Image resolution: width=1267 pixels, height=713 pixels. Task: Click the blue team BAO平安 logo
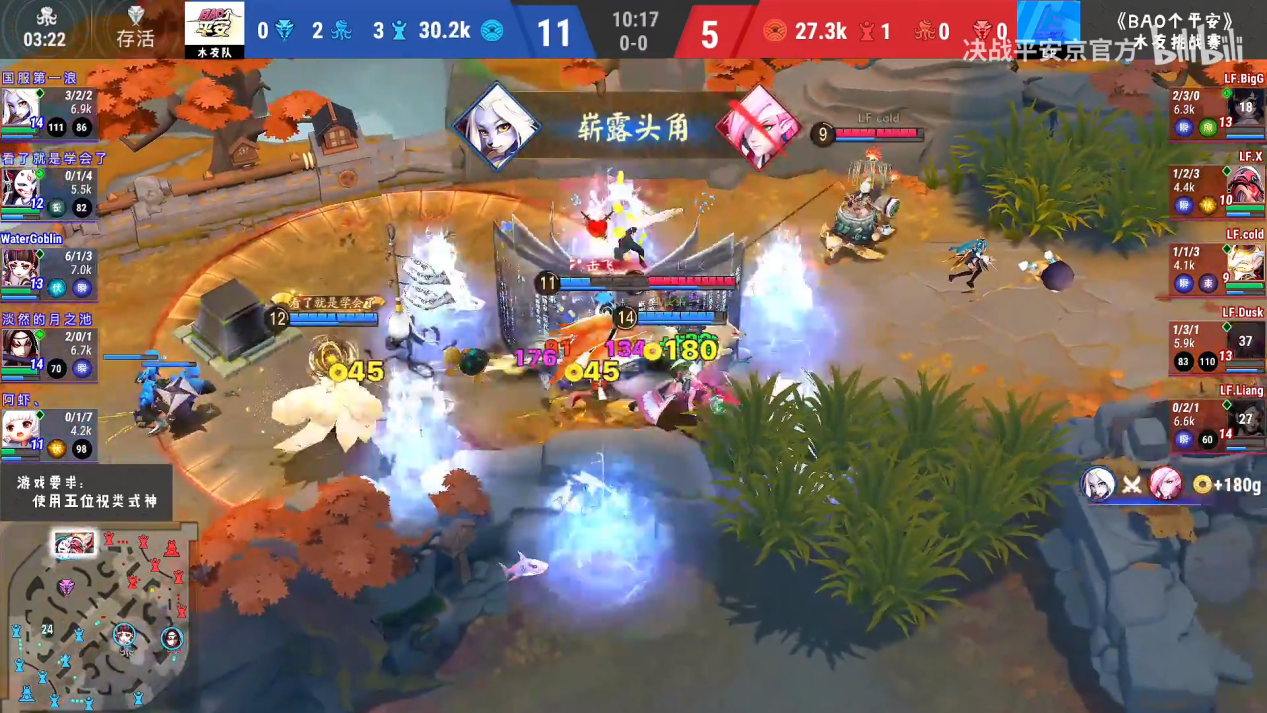click(x=214, y=27)
